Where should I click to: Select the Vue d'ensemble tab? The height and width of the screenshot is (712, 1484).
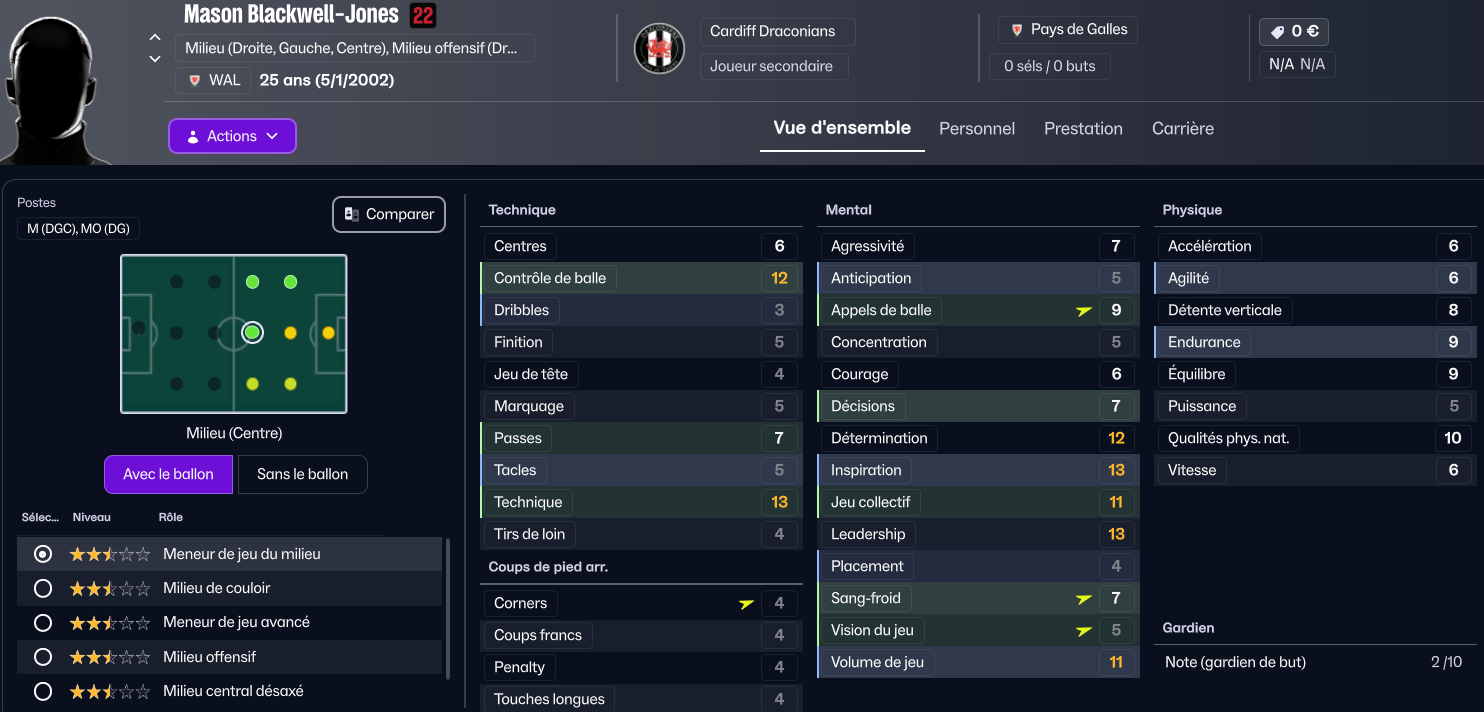point(842,128)
